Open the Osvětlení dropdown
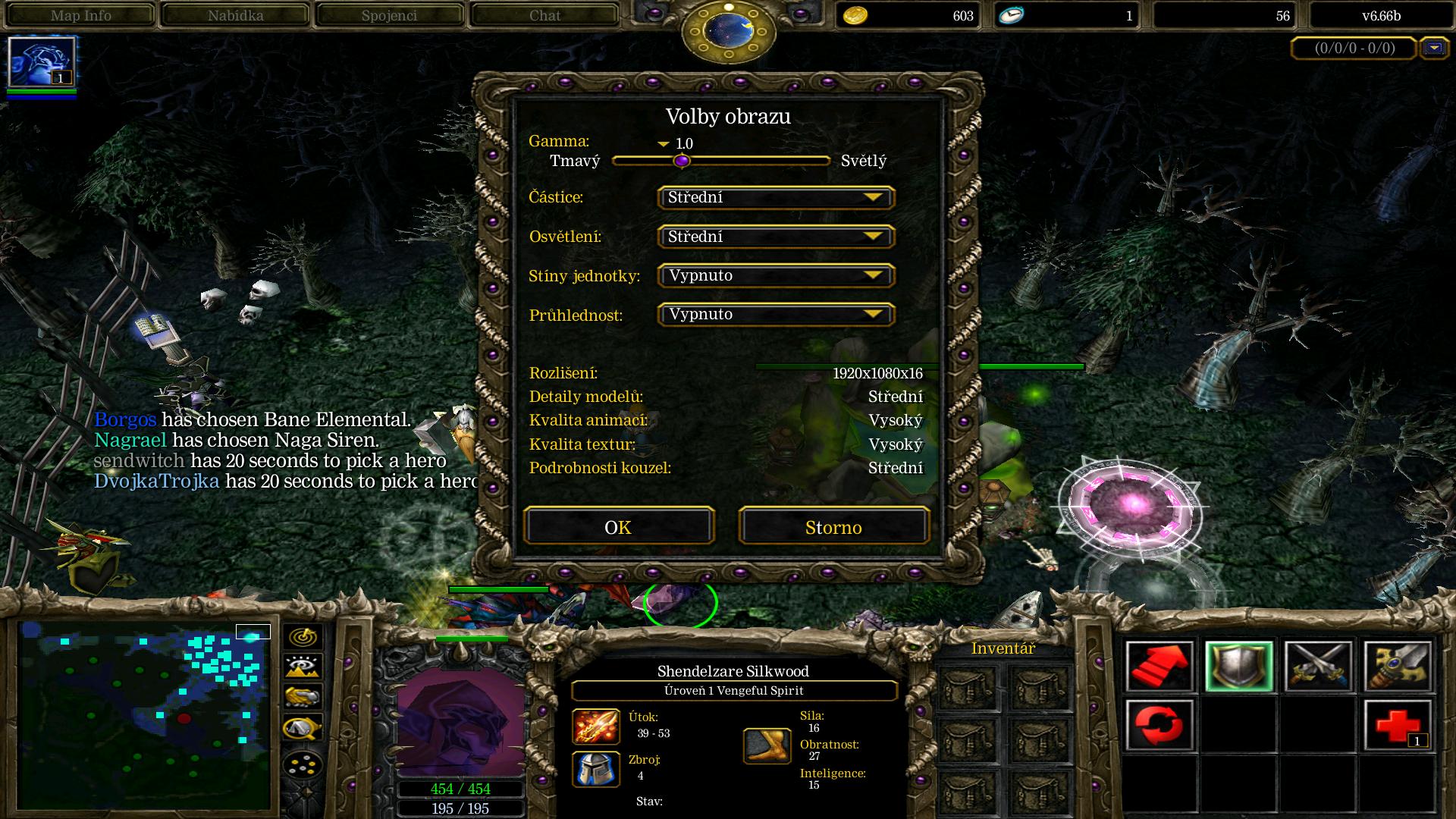Viewport: 1456px width, 819px height. point(776,237)
